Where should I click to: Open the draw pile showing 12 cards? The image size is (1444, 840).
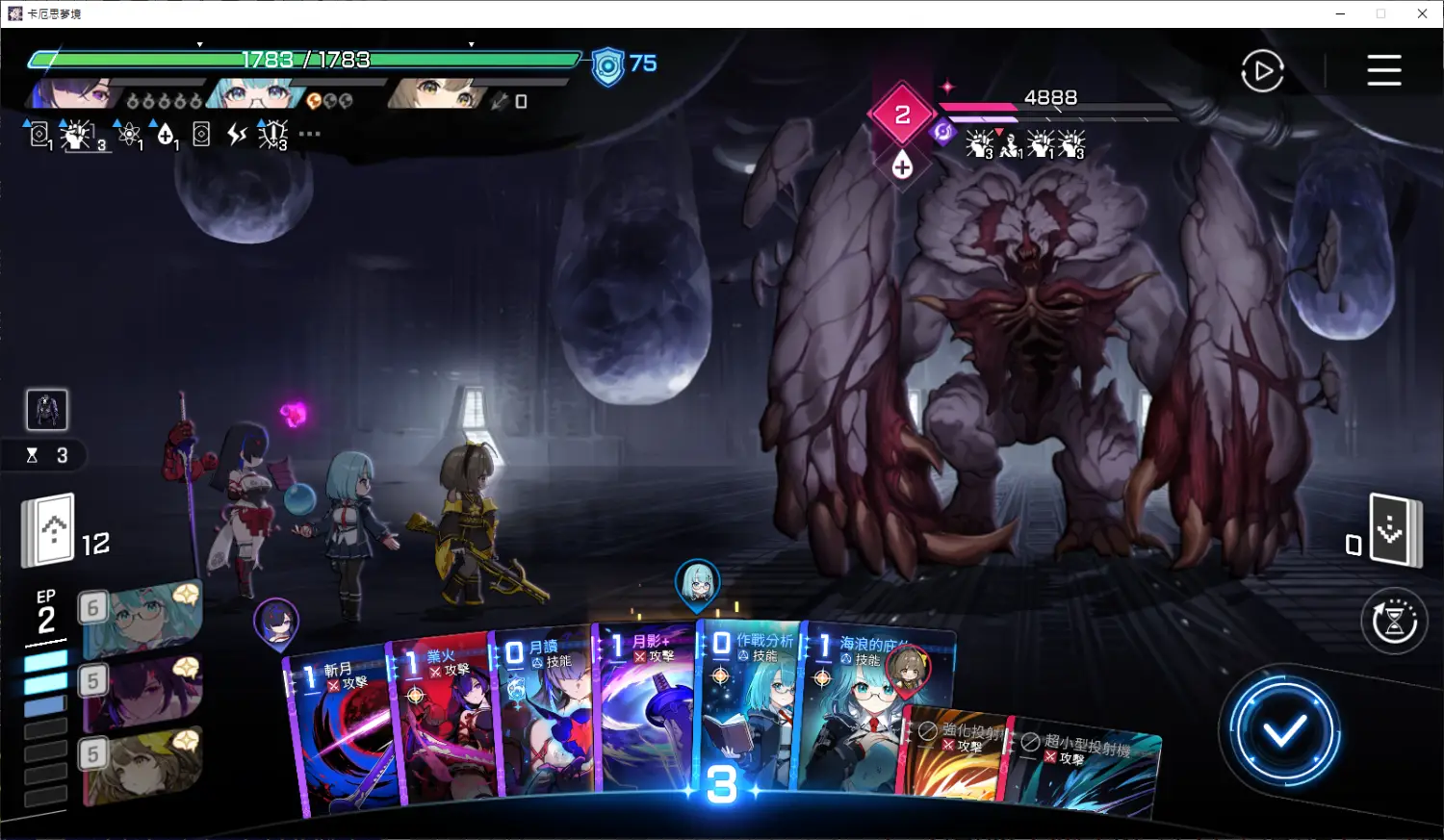[50, 530]
